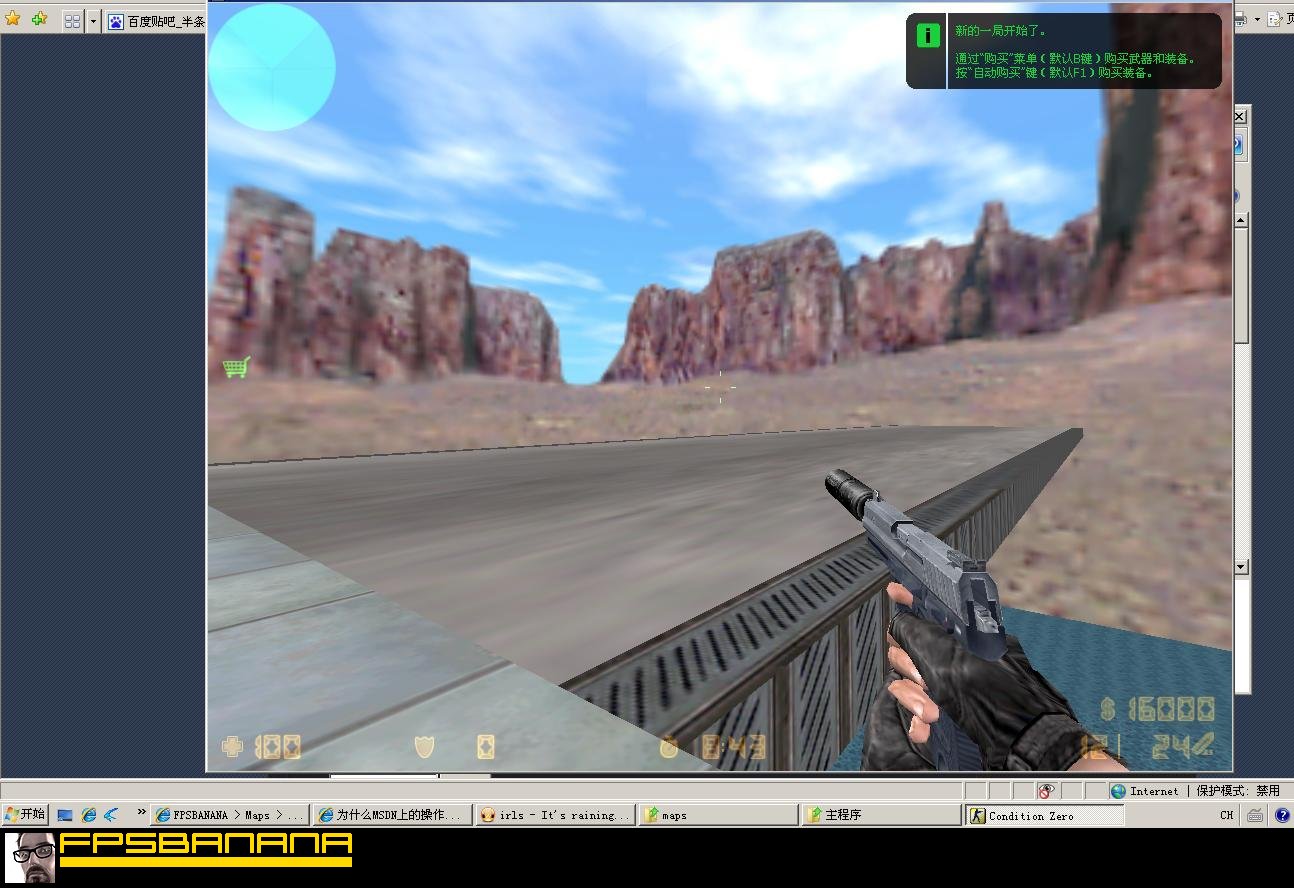
Task: Switch the CH input language indicator
Action: (x=1225, y=815)
